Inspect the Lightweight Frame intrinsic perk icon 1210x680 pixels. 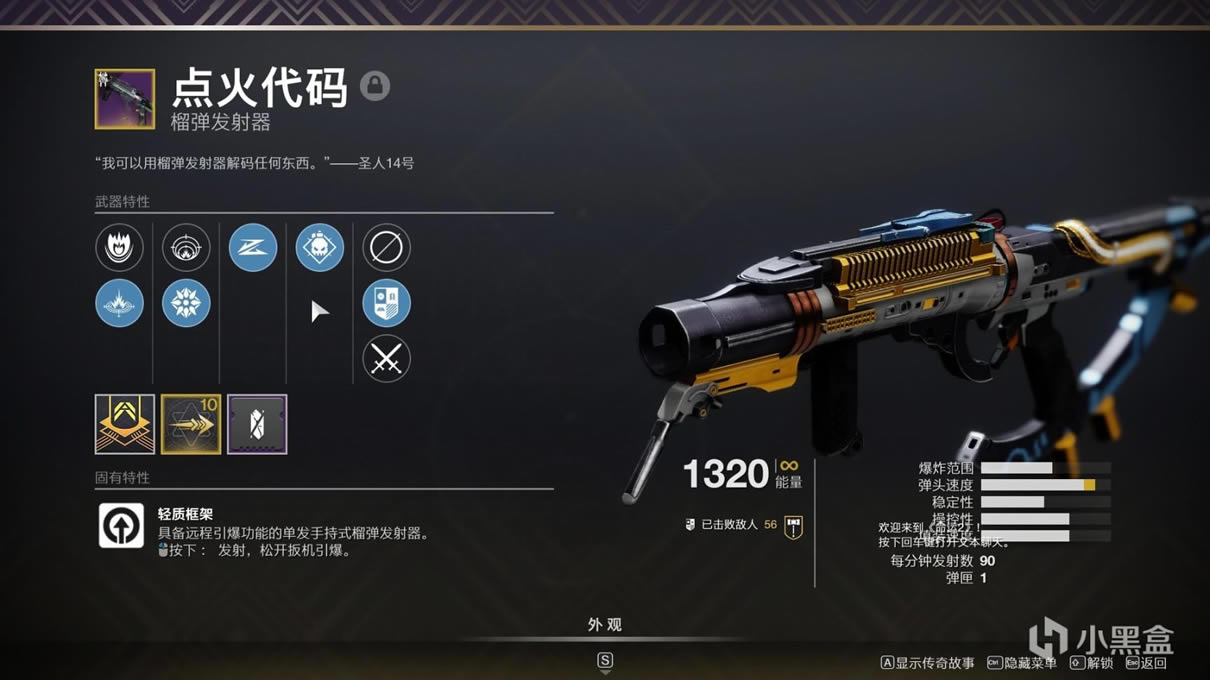121,526
